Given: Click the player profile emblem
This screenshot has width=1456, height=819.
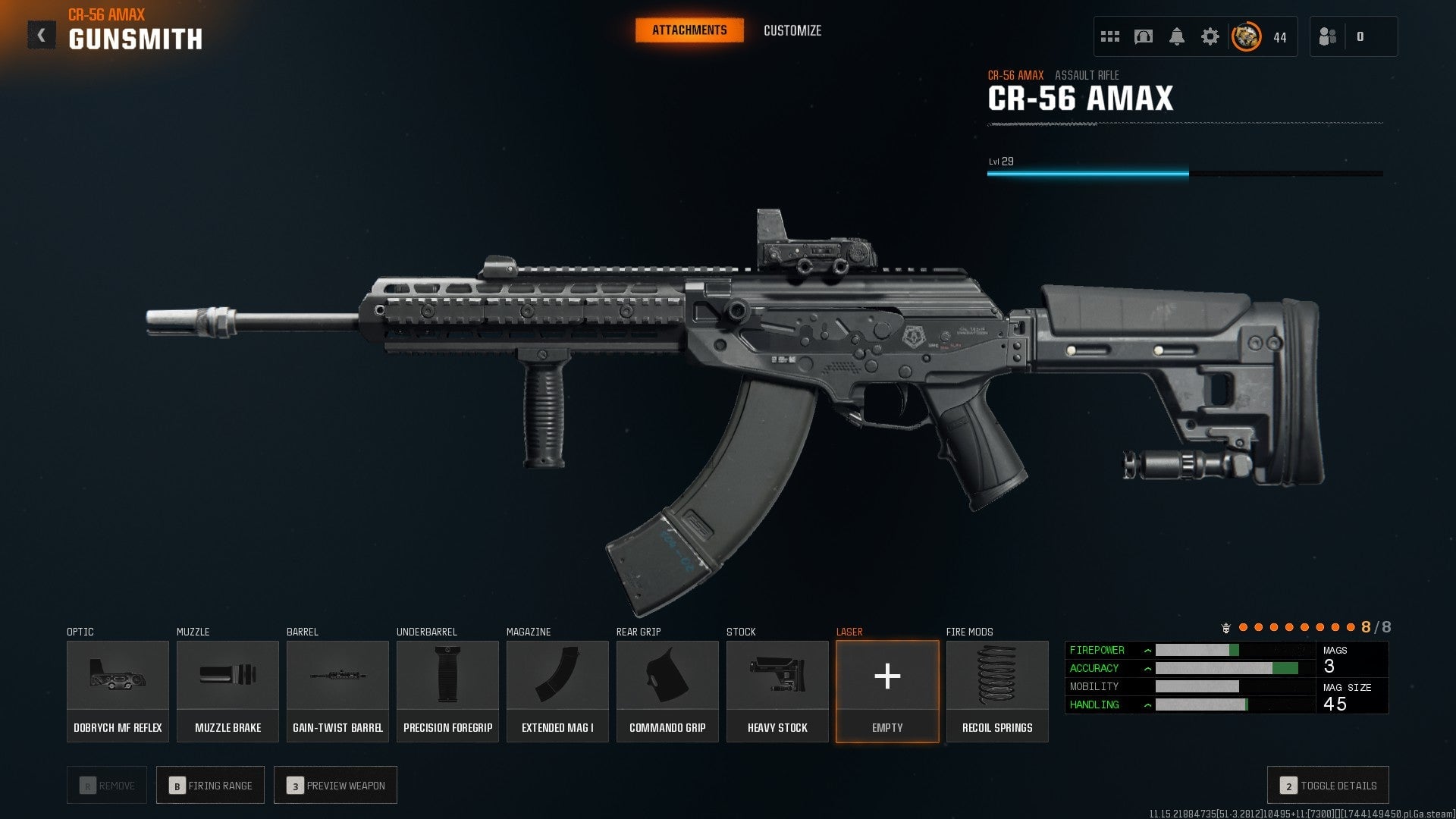Looking at the screenshot, I should pos(1244,36).
